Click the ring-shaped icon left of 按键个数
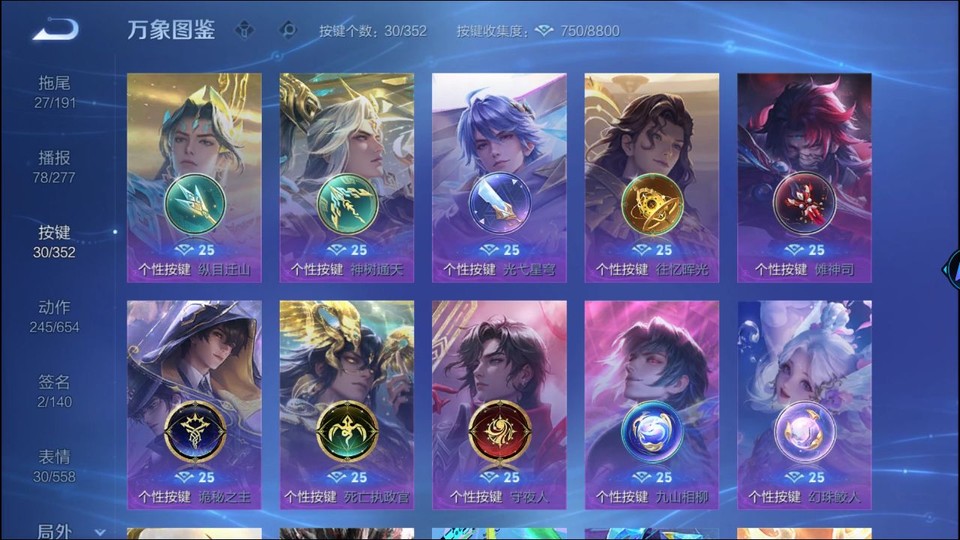Image resolution: width=960 pixels, height=540 pixels. [288, 30]
